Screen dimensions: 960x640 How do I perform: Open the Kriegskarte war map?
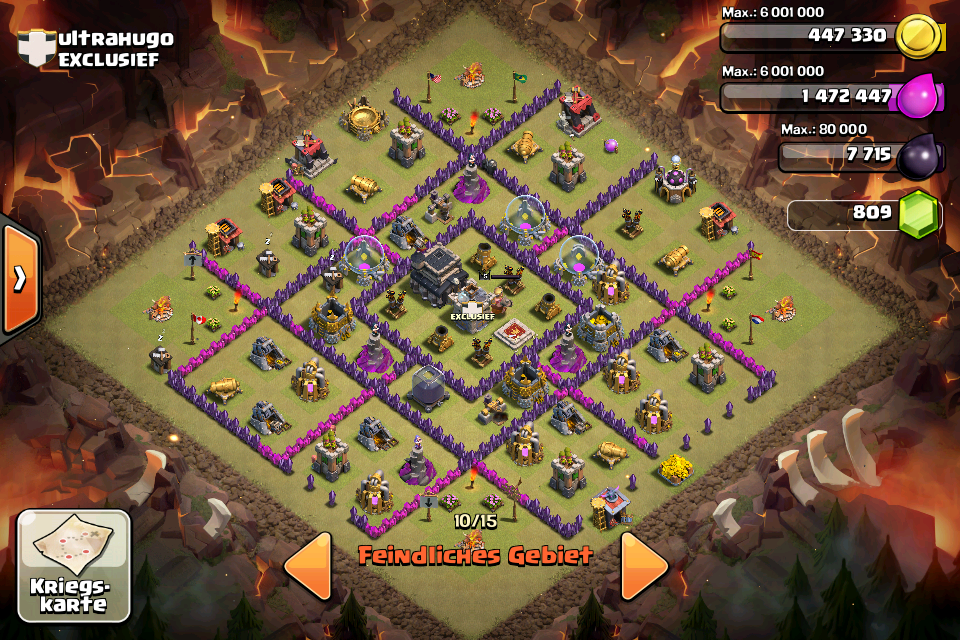pyautogui.click(x=74, y=564)
